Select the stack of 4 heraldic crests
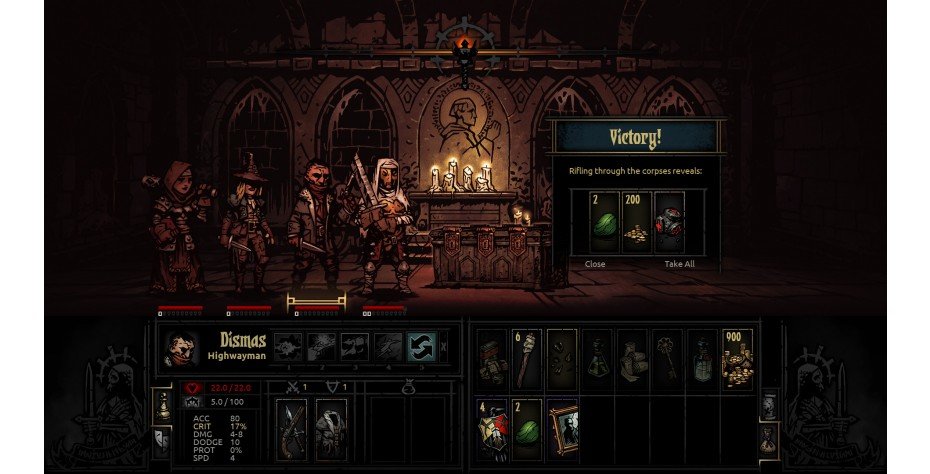The height and width of the screenshot is (474, 930). click(x=493, y=429)
